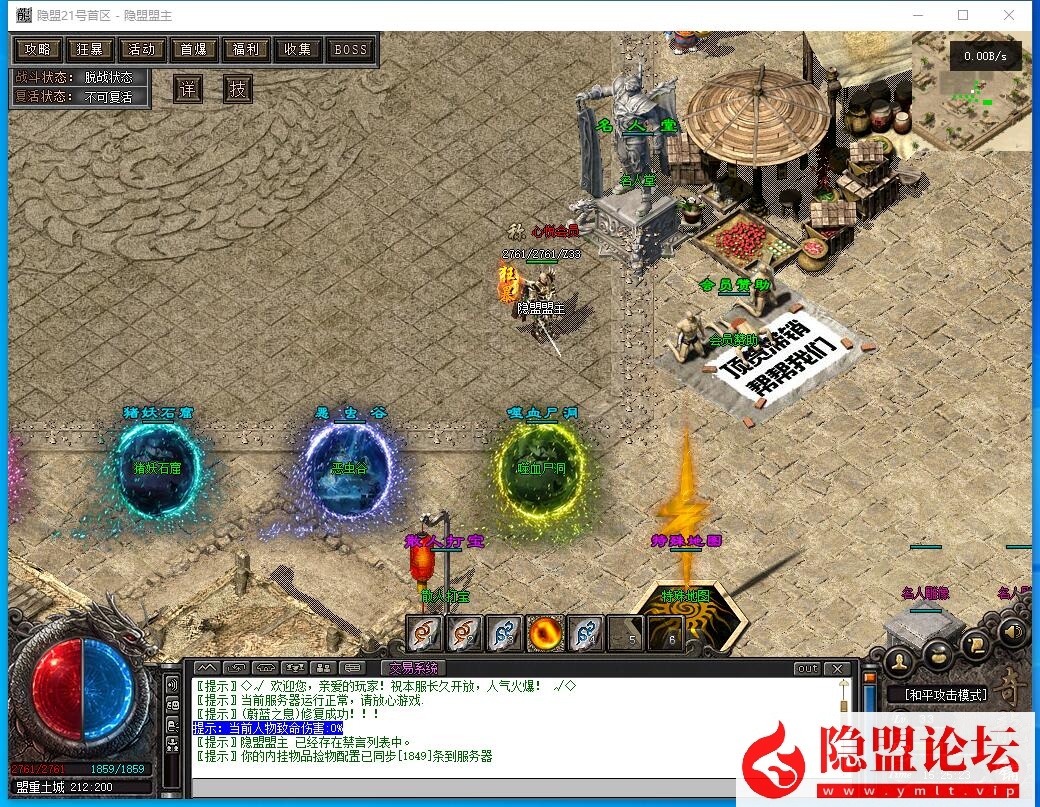Select the 首爆 first-drop button
This screenshot has height=807, width=1040.
194,49
